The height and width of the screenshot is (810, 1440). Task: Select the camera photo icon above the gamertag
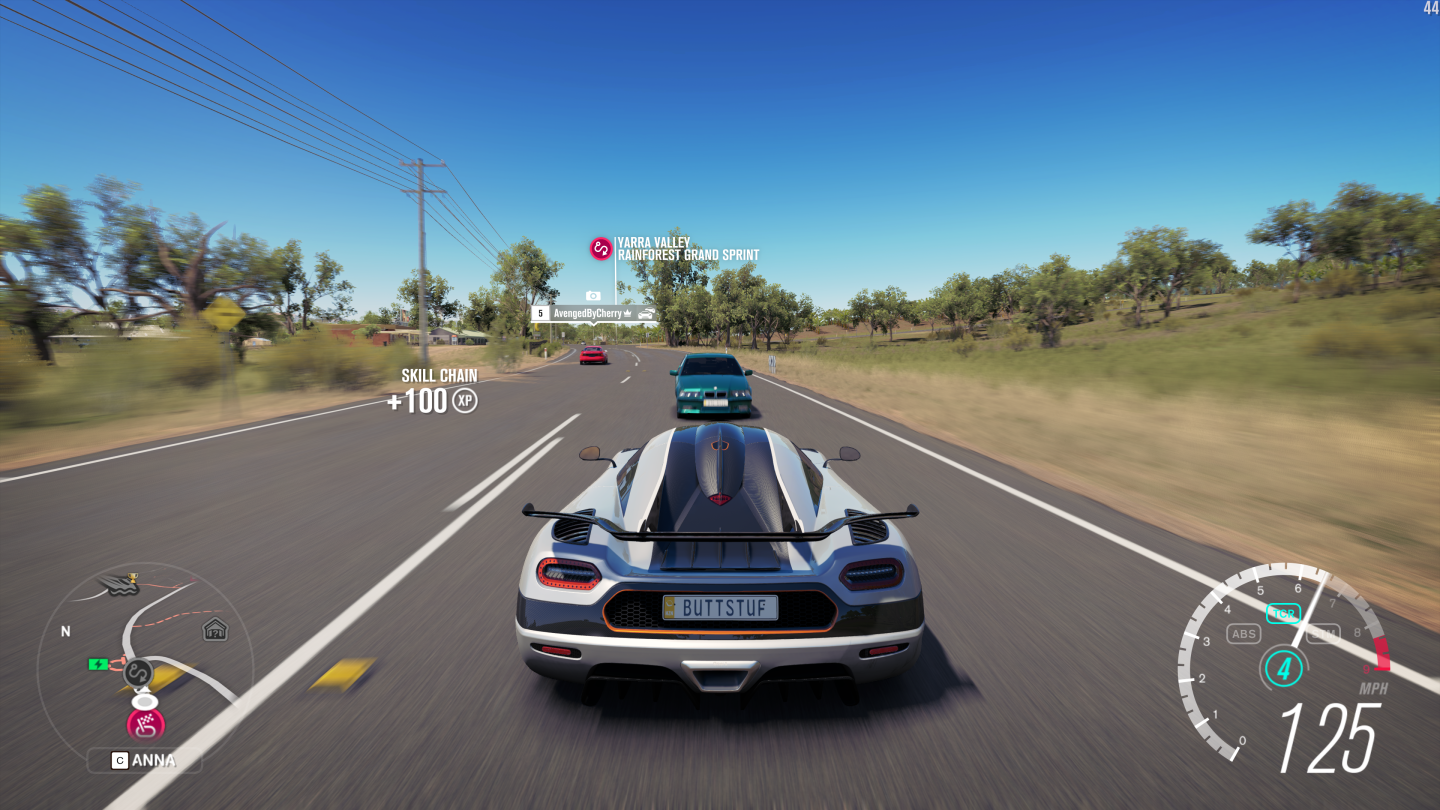(593, 296)
